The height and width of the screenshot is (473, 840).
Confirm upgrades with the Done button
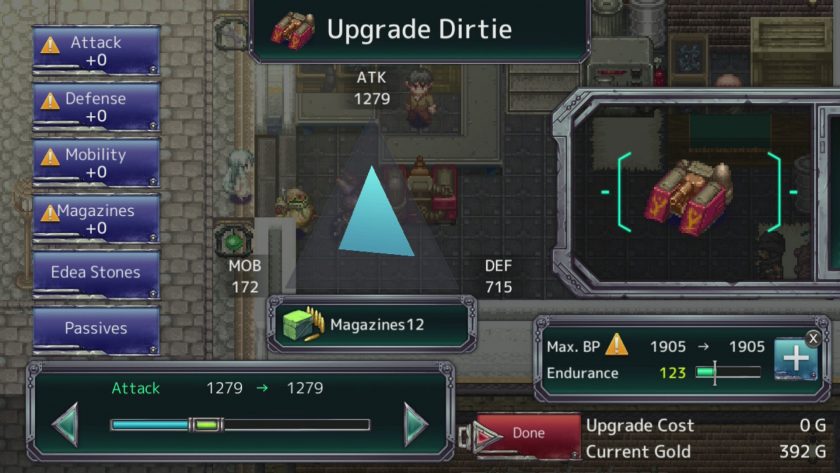528,433
